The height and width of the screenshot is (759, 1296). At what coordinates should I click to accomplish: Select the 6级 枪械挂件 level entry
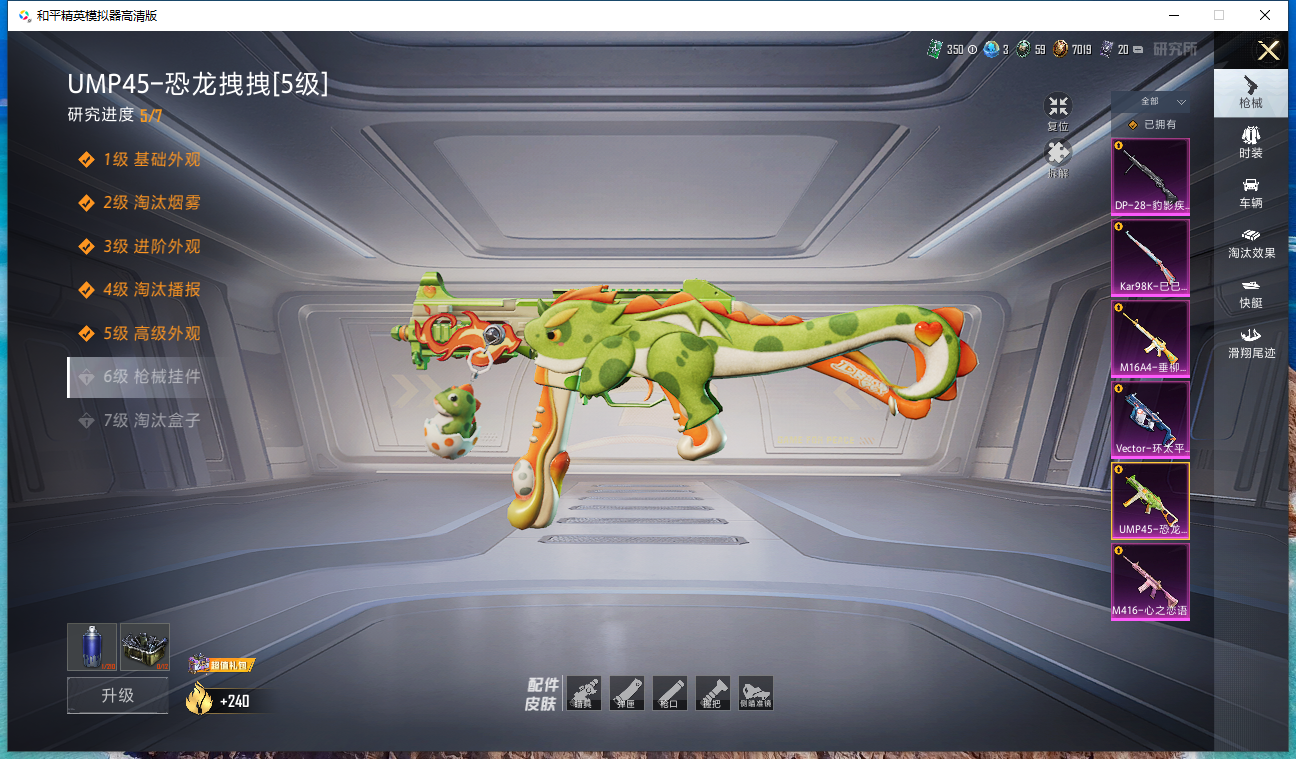coord(152,377)
